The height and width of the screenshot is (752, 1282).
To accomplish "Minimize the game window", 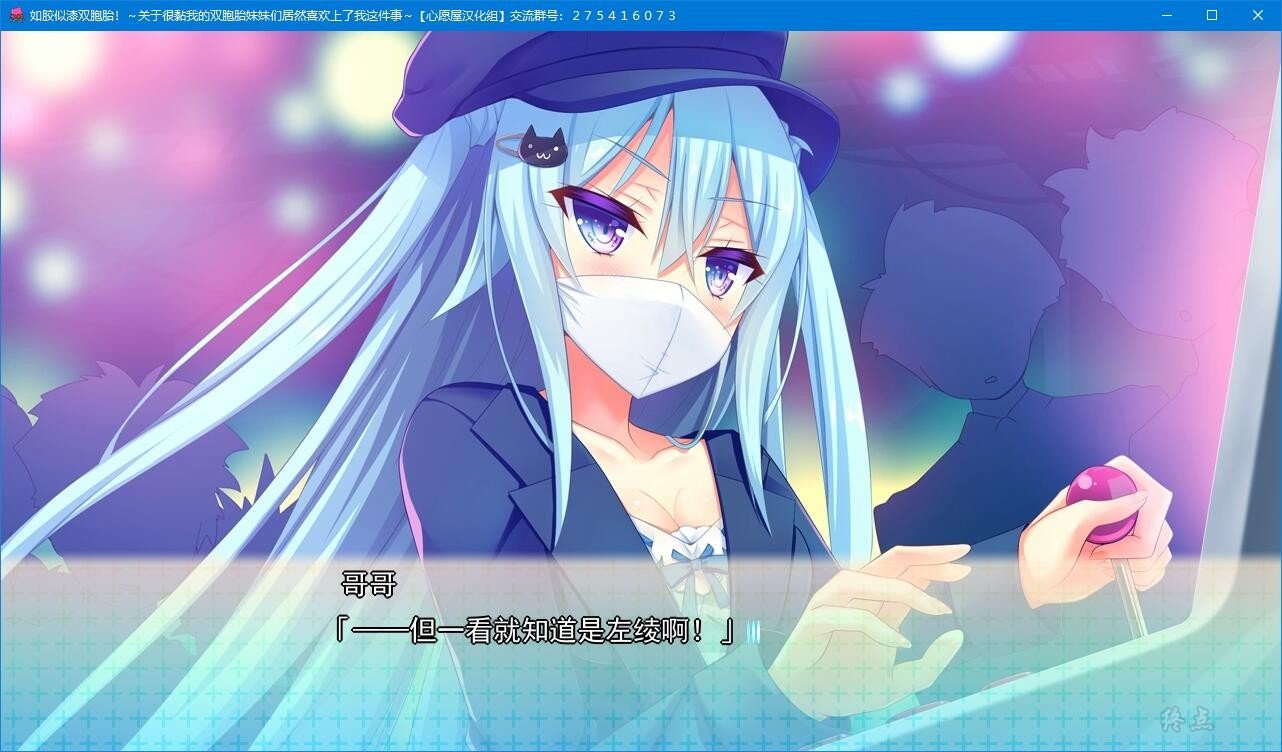I will 1166,15.
